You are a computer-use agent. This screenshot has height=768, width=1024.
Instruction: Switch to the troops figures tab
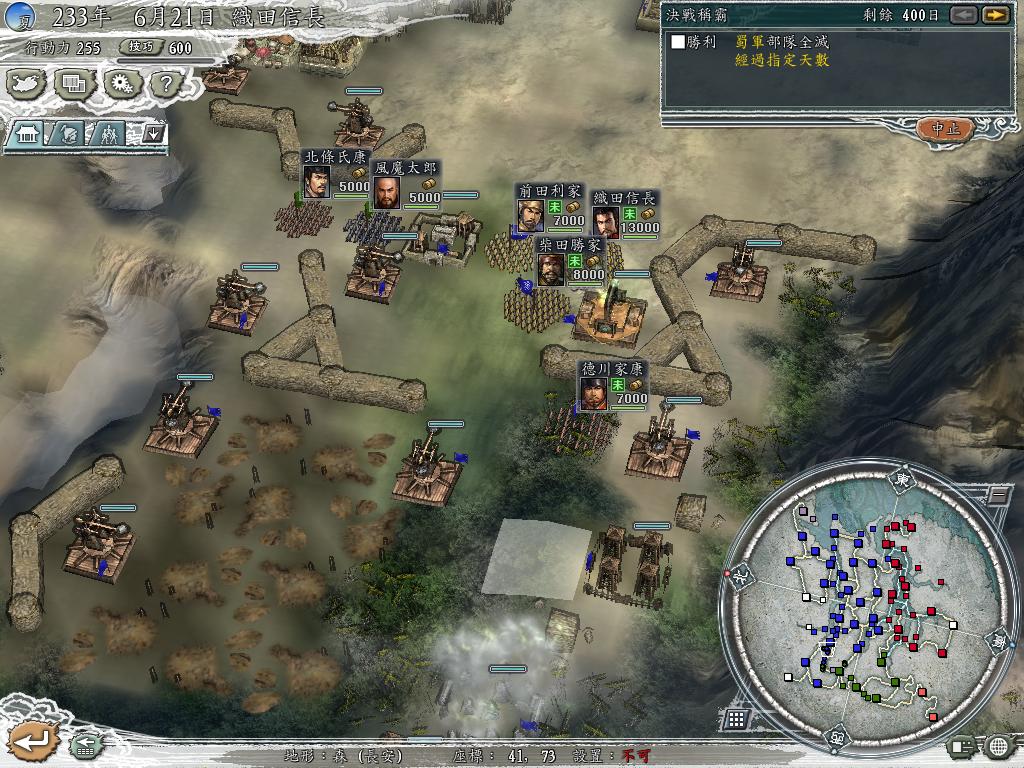(x=108, y=133)
